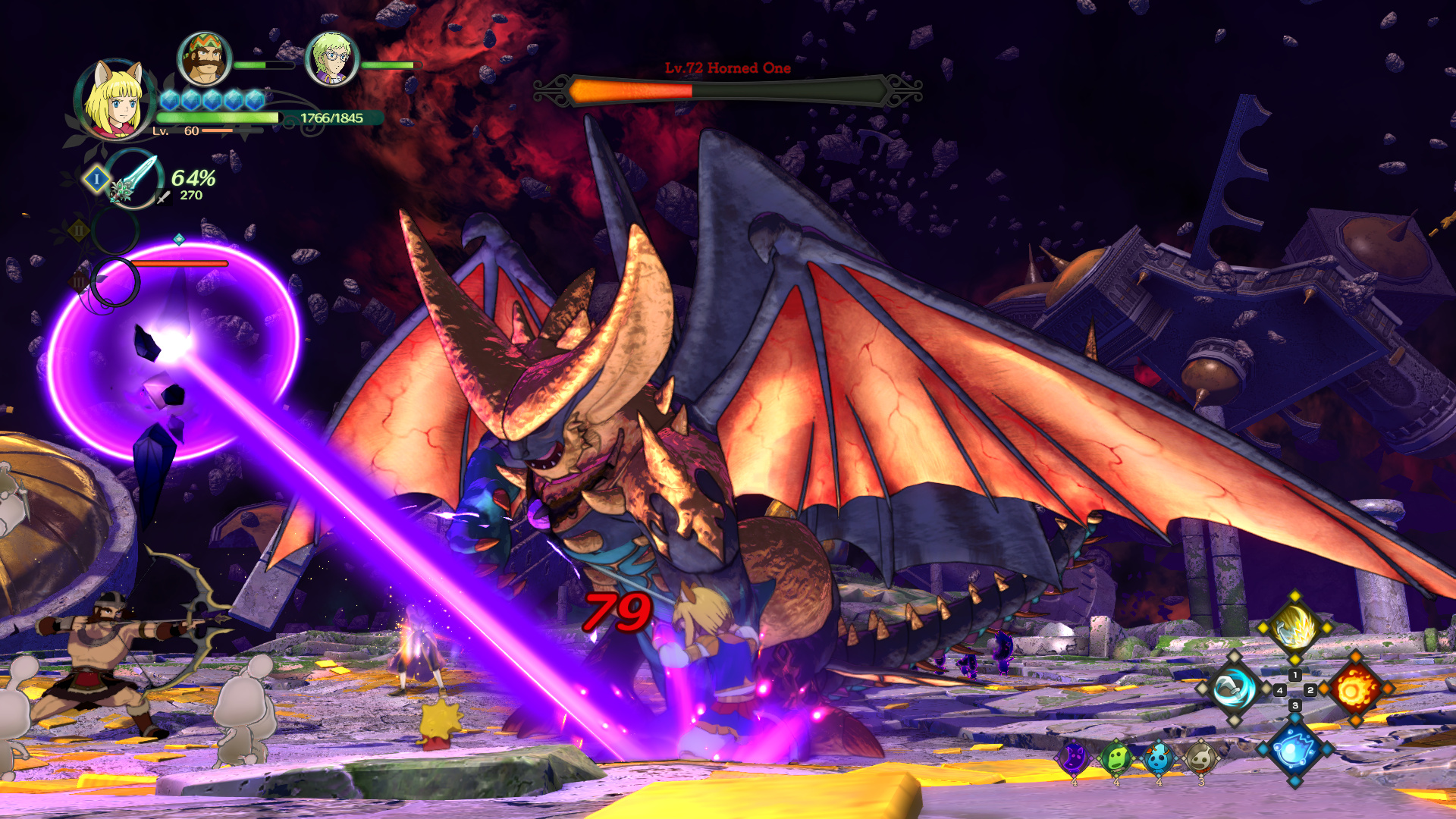Choose empty weapon slot II
Image resolution: width=1456 pixels, height=819 pixels.
(x=115, y=230)
